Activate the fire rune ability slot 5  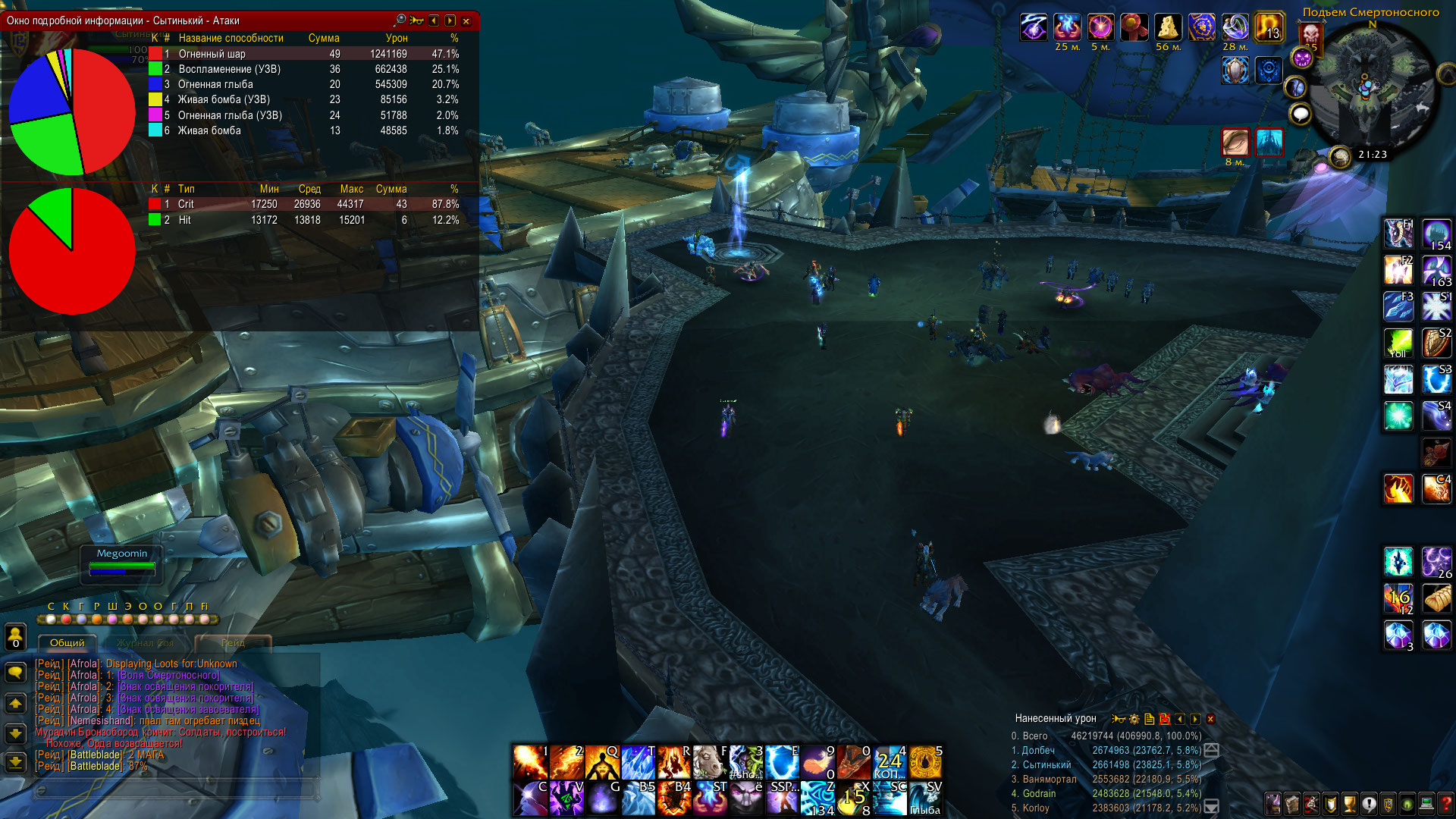tap(926, 761)
